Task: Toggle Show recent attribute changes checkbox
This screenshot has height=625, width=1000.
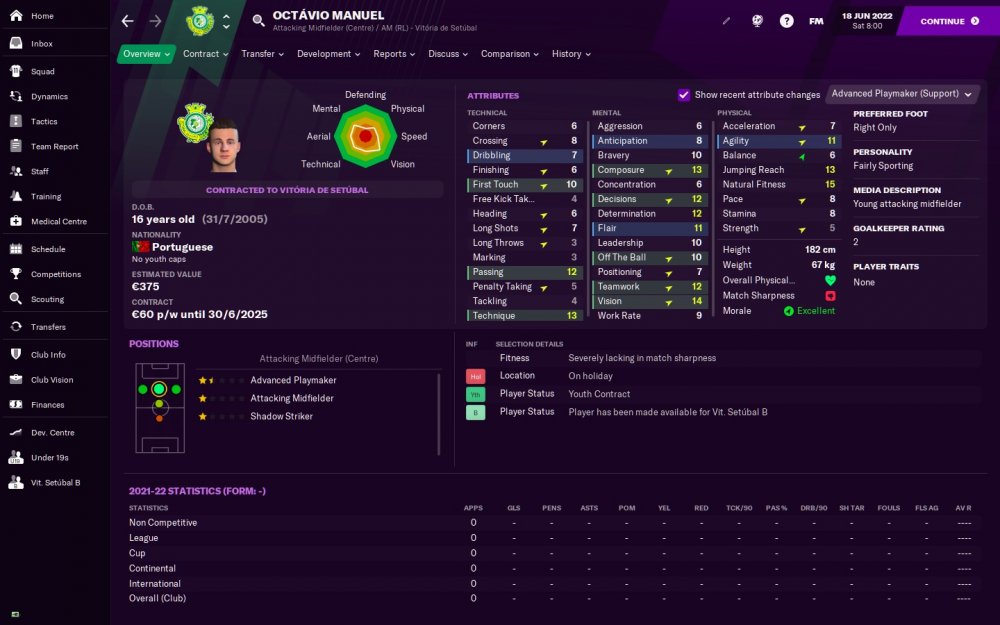Action: [x=684, y=95]
